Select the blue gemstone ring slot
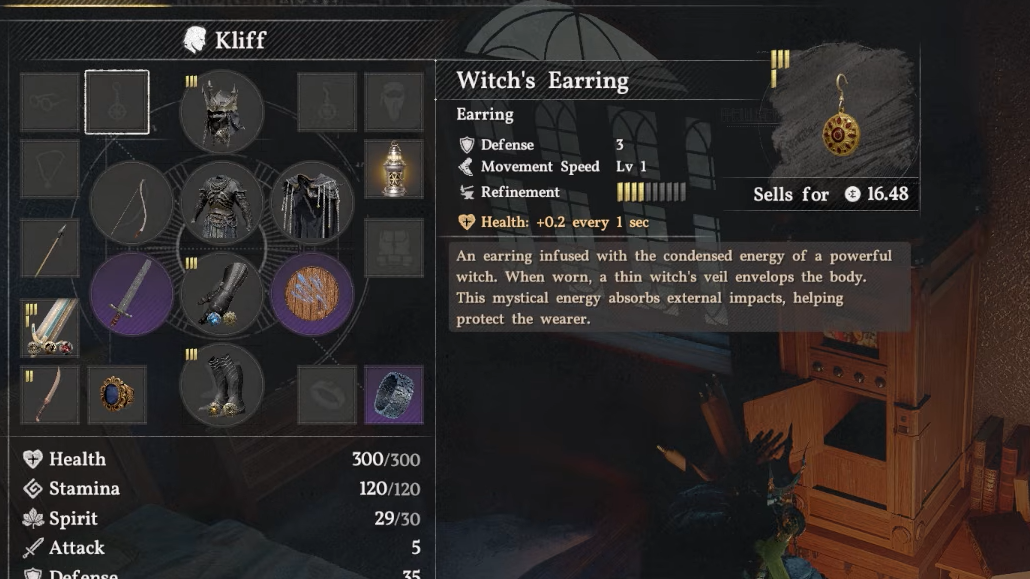The height and width of the screenshot is (579, 1030). 117,394
